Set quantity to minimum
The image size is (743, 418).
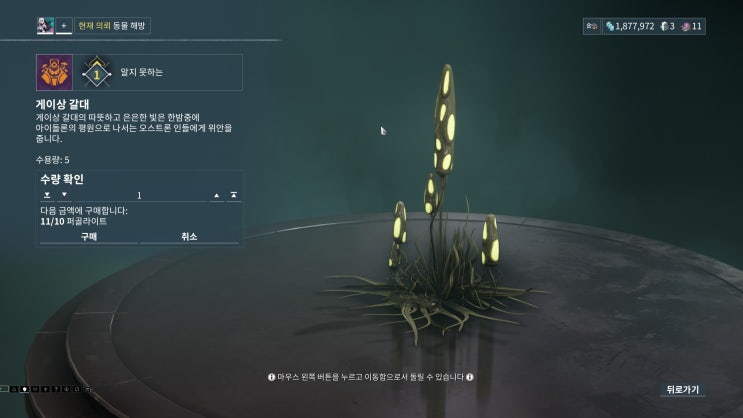[x=46, y=195]
